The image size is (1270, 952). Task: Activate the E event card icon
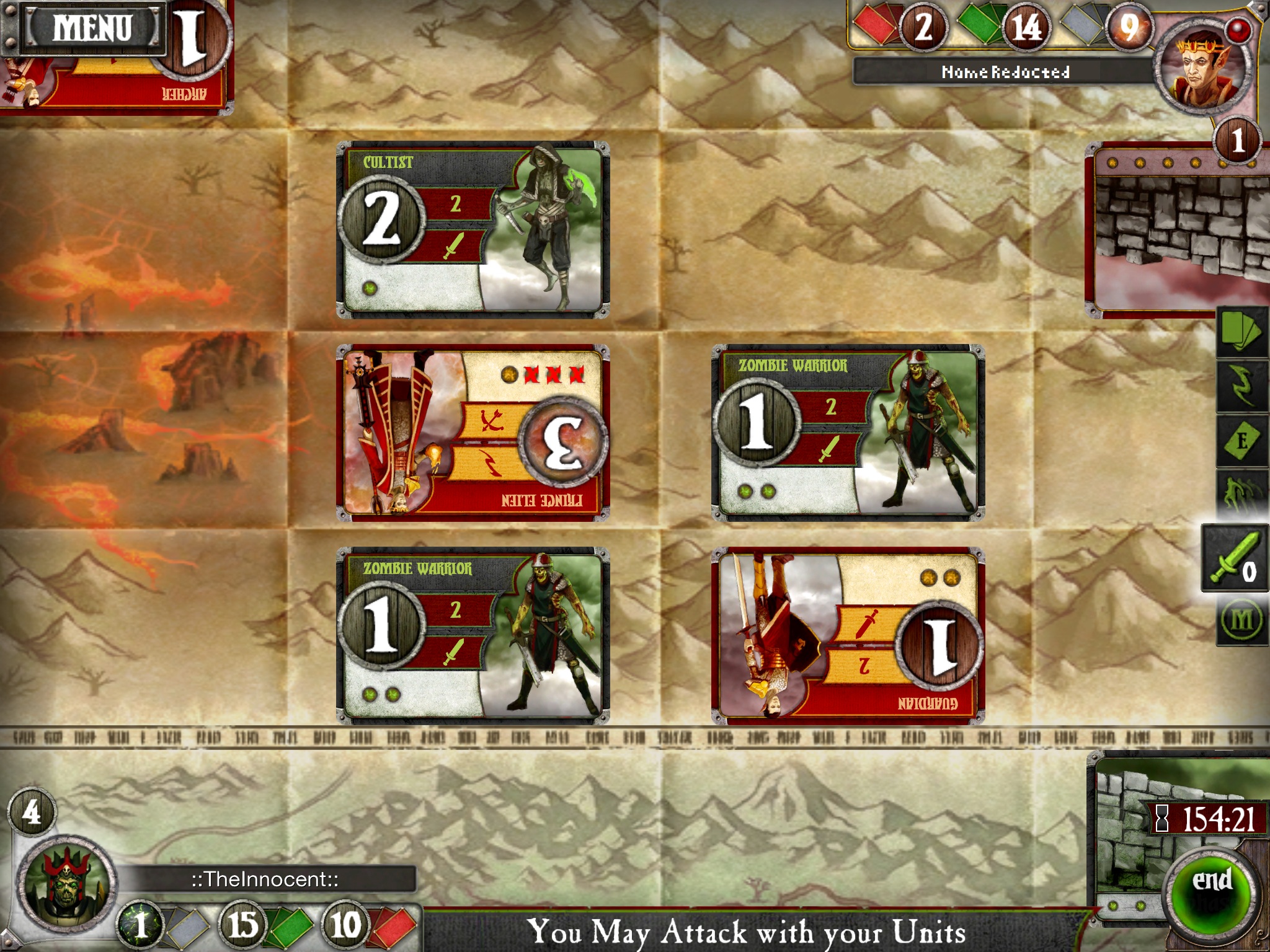coord(1242,441)
